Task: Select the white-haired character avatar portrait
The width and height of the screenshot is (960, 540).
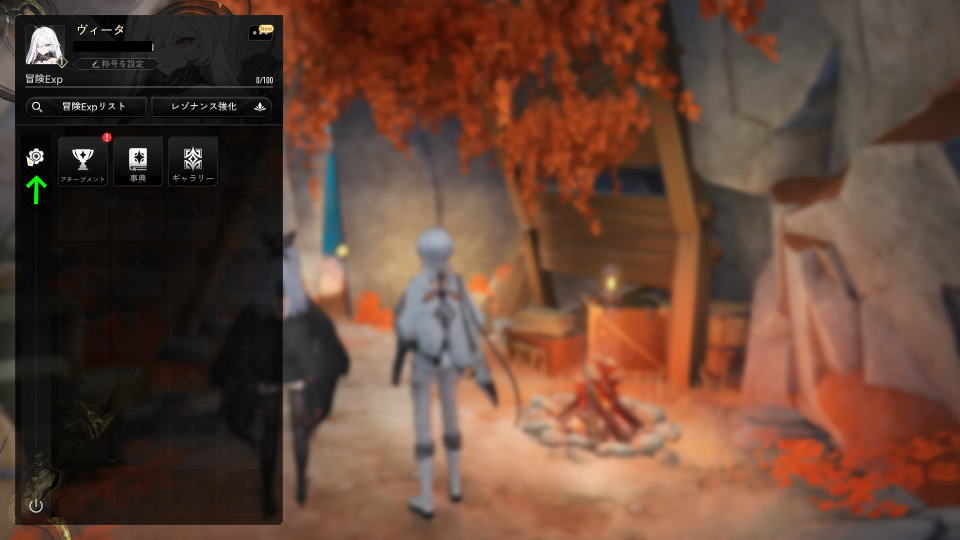Action: click(x=45, y=46)
